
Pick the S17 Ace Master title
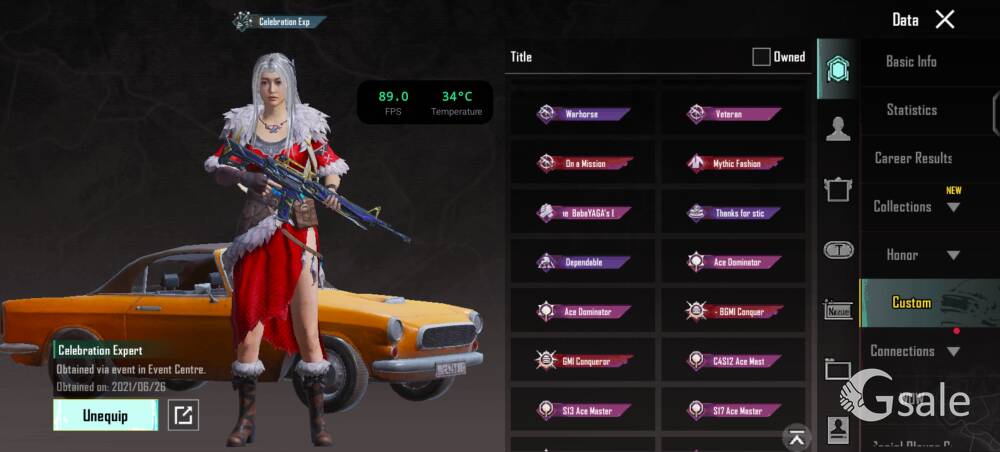pos(733,410)
